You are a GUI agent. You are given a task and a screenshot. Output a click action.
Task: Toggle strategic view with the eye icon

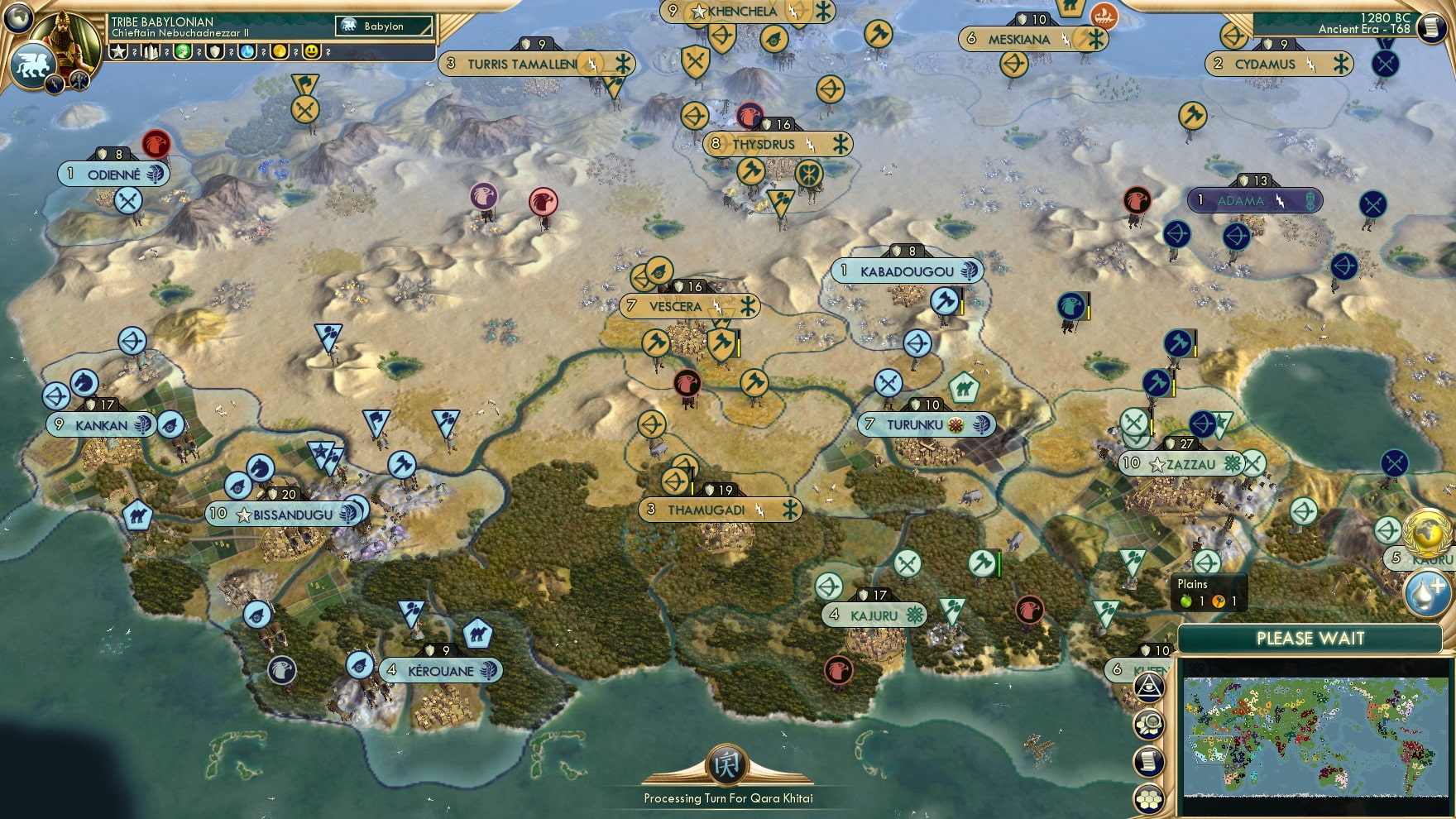coord(1148,687)
